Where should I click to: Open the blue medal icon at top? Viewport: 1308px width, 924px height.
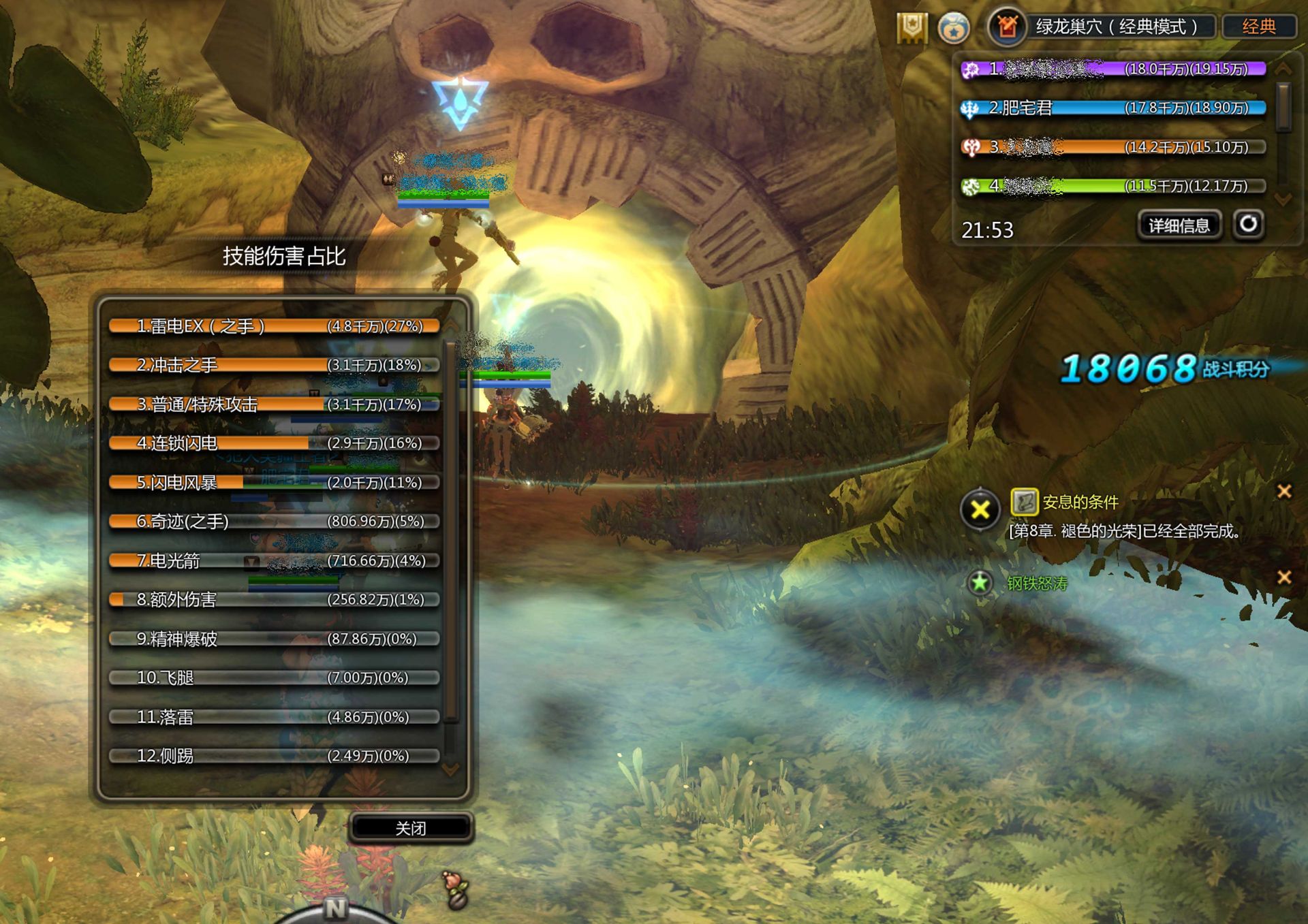(x=954, y=29)
